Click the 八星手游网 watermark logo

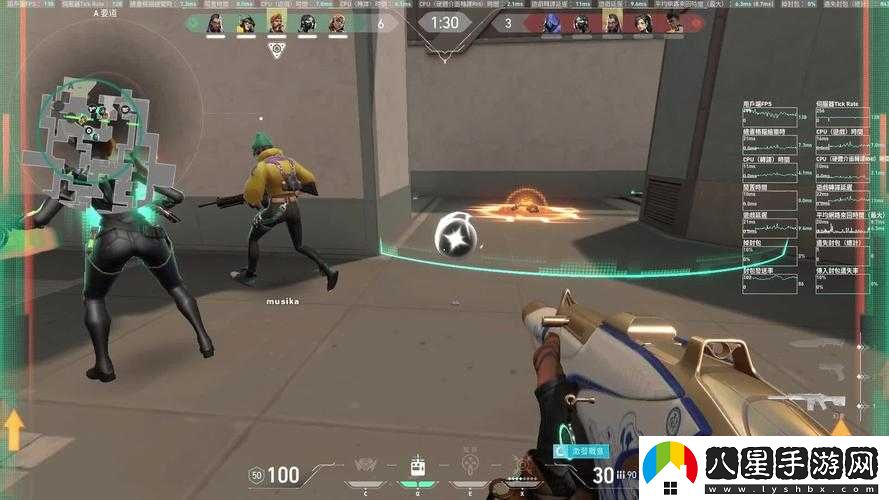click(x=759, y=467)
